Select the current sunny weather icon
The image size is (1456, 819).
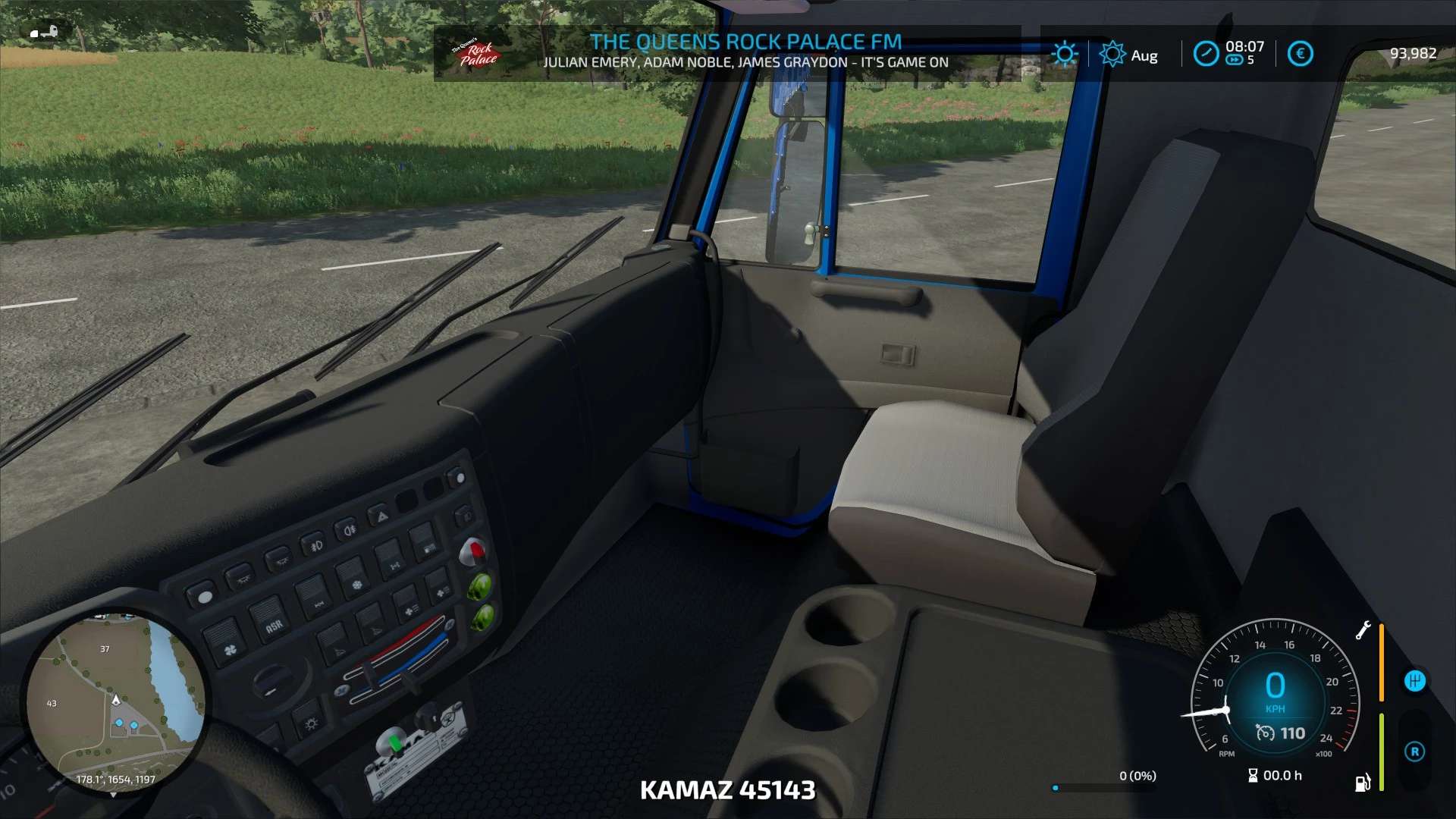(1064, 54)
